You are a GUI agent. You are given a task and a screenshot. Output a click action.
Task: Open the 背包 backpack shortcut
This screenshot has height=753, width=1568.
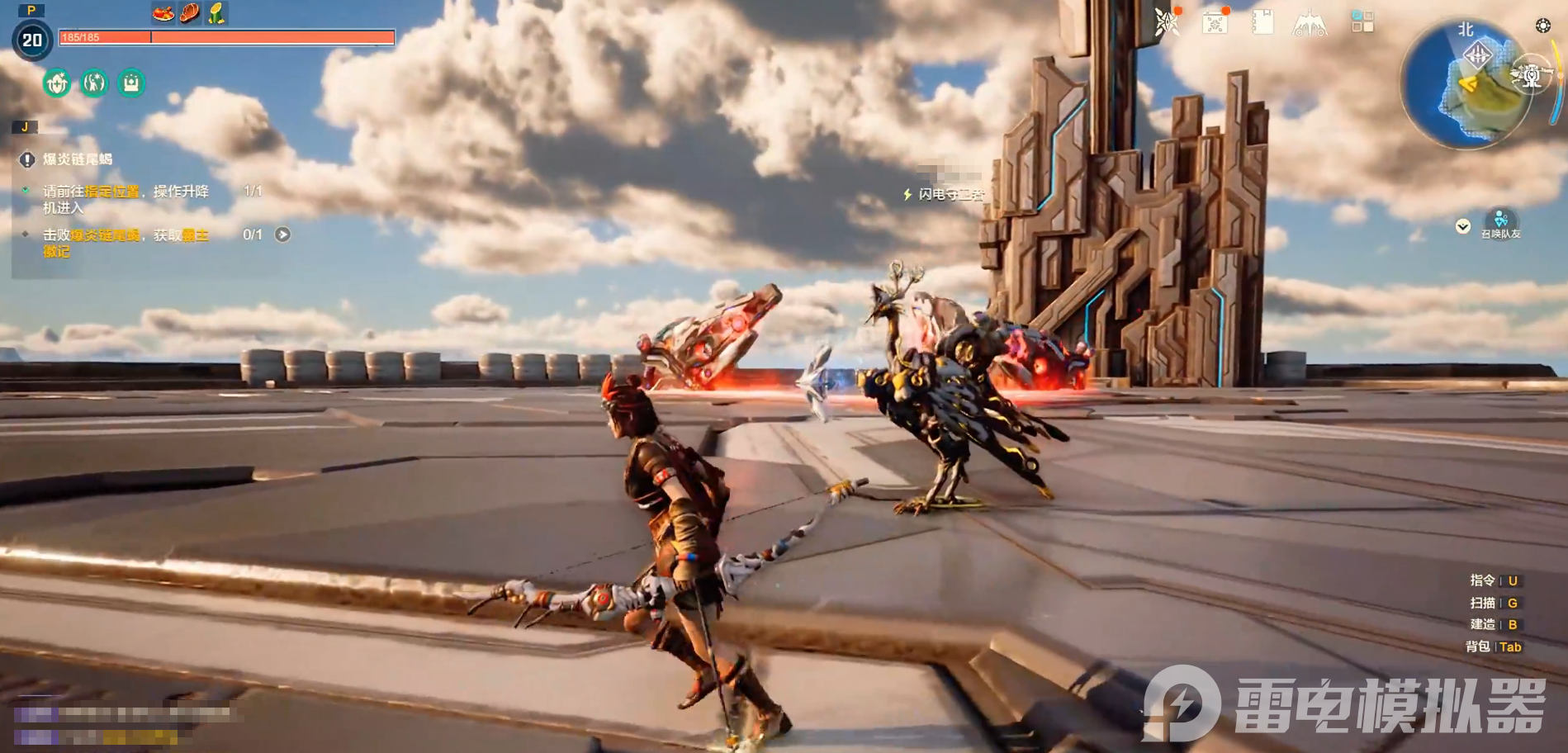(x=1493, y=646)
